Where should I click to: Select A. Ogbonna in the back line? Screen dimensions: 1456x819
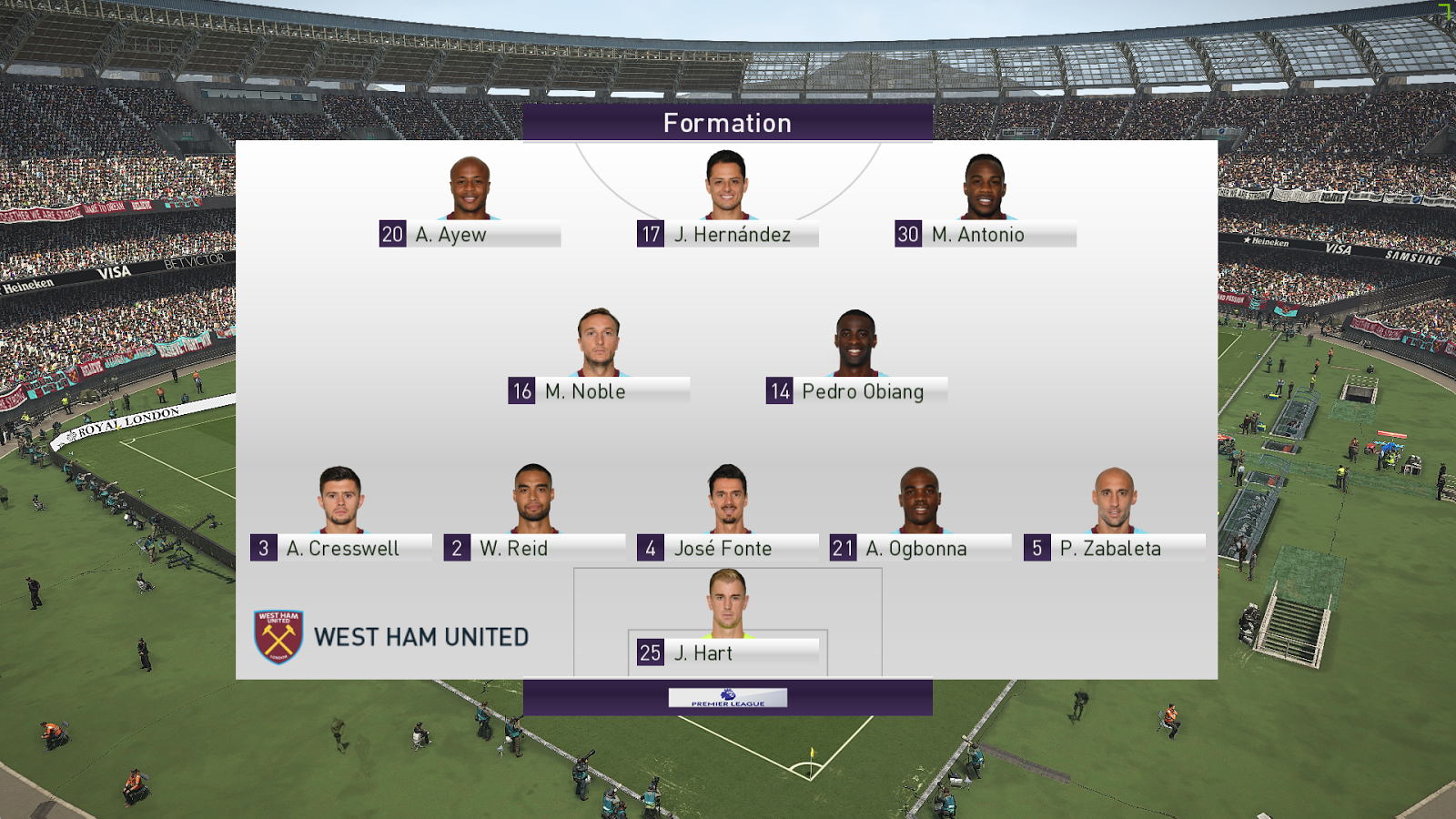coord(920,548)
